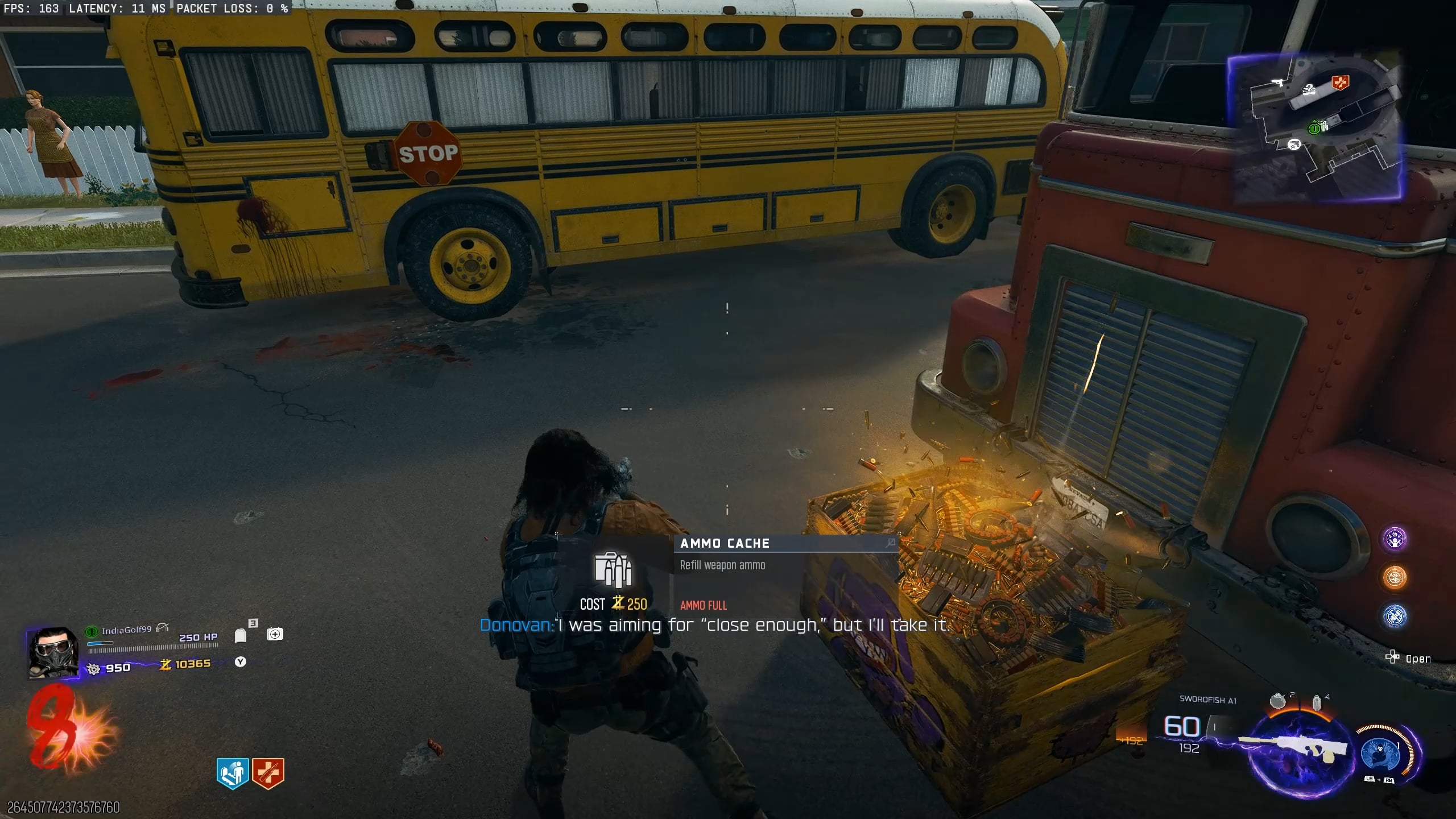Select the tactical canister equipment icon

click(x=1316, y=703)
